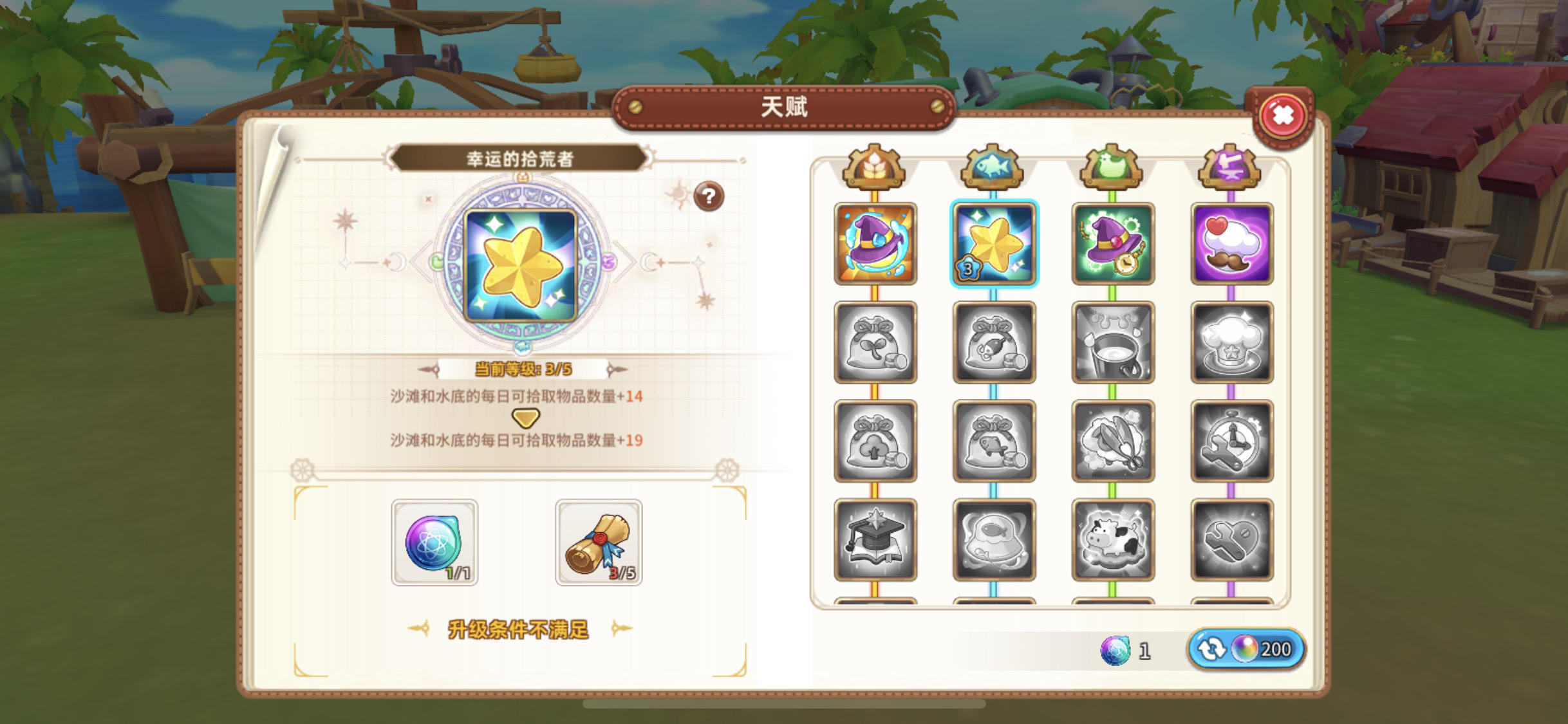
Task: Select the locked fish bag talent
Action: [994, 343]
